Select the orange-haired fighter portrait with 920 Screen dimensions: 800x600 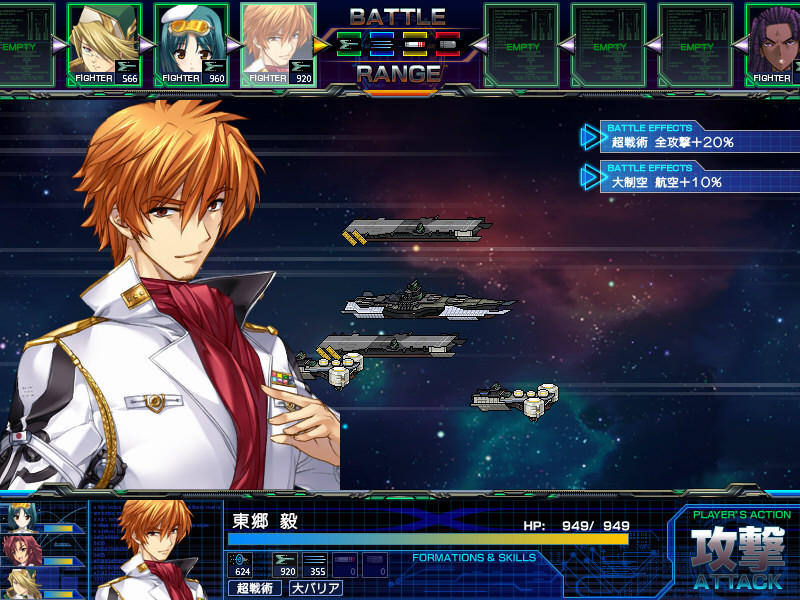click(279, 44)
